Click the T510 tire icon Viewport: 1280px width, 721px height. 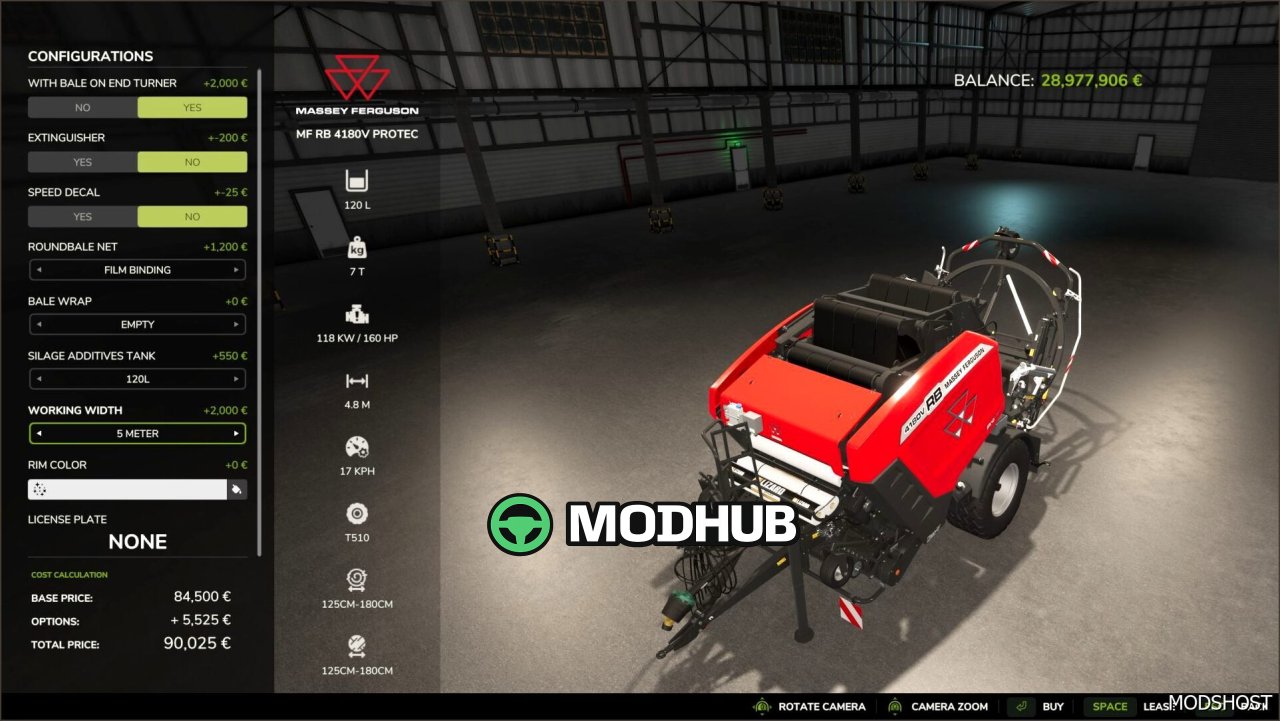[x=357, y=513]
